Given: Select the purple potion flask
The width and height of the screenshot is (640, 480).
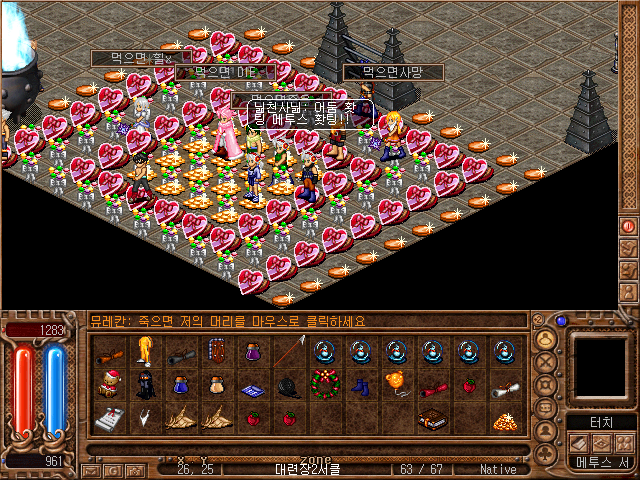Looking at the screenshot, I should 253,351.
